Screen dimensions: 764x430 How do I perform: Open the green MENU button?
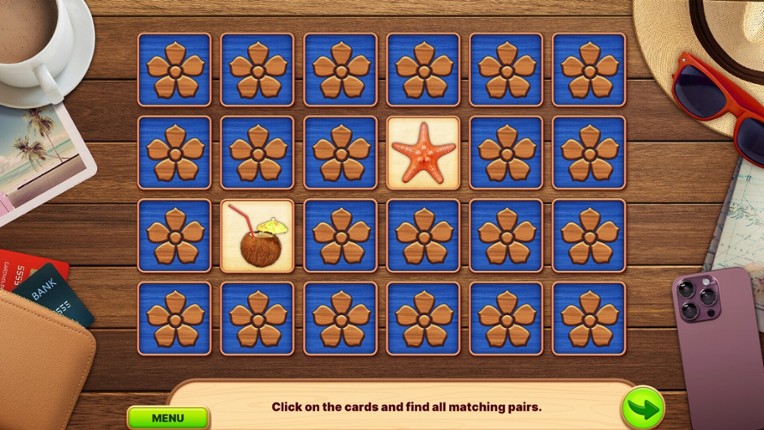tap(168, 417)
